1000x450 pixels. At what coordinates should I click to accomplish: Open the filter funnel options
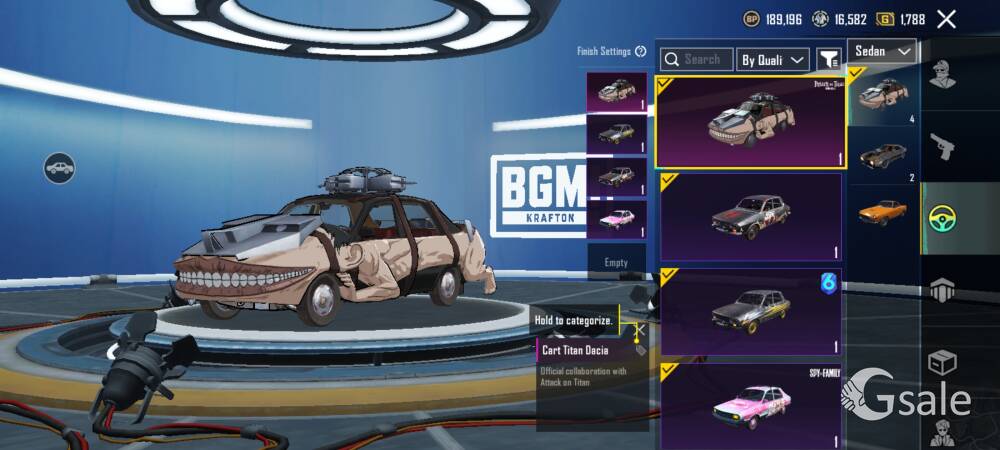click(x=828, y=60)
